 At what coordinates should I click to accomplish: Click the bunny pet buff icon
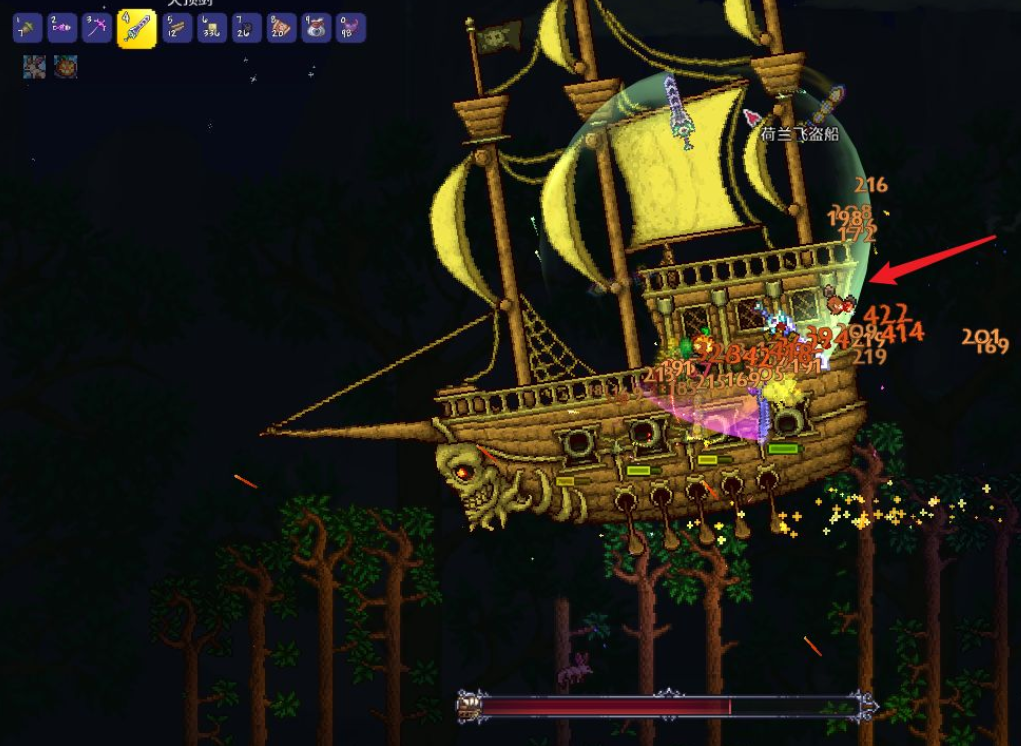point(34,67)
